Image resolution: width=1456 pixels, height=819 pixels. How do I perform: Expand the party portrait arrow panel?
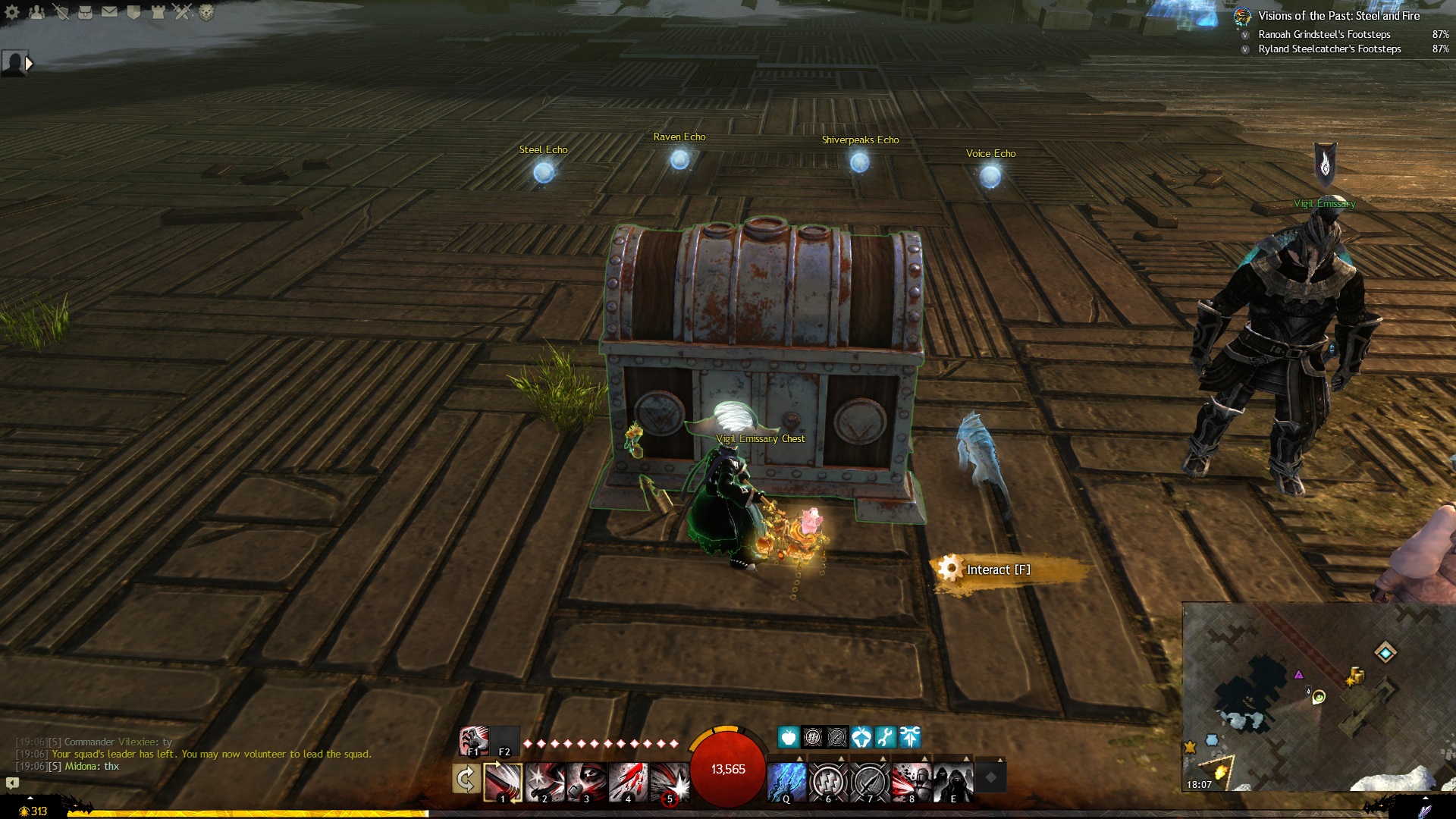pos(29,64)
